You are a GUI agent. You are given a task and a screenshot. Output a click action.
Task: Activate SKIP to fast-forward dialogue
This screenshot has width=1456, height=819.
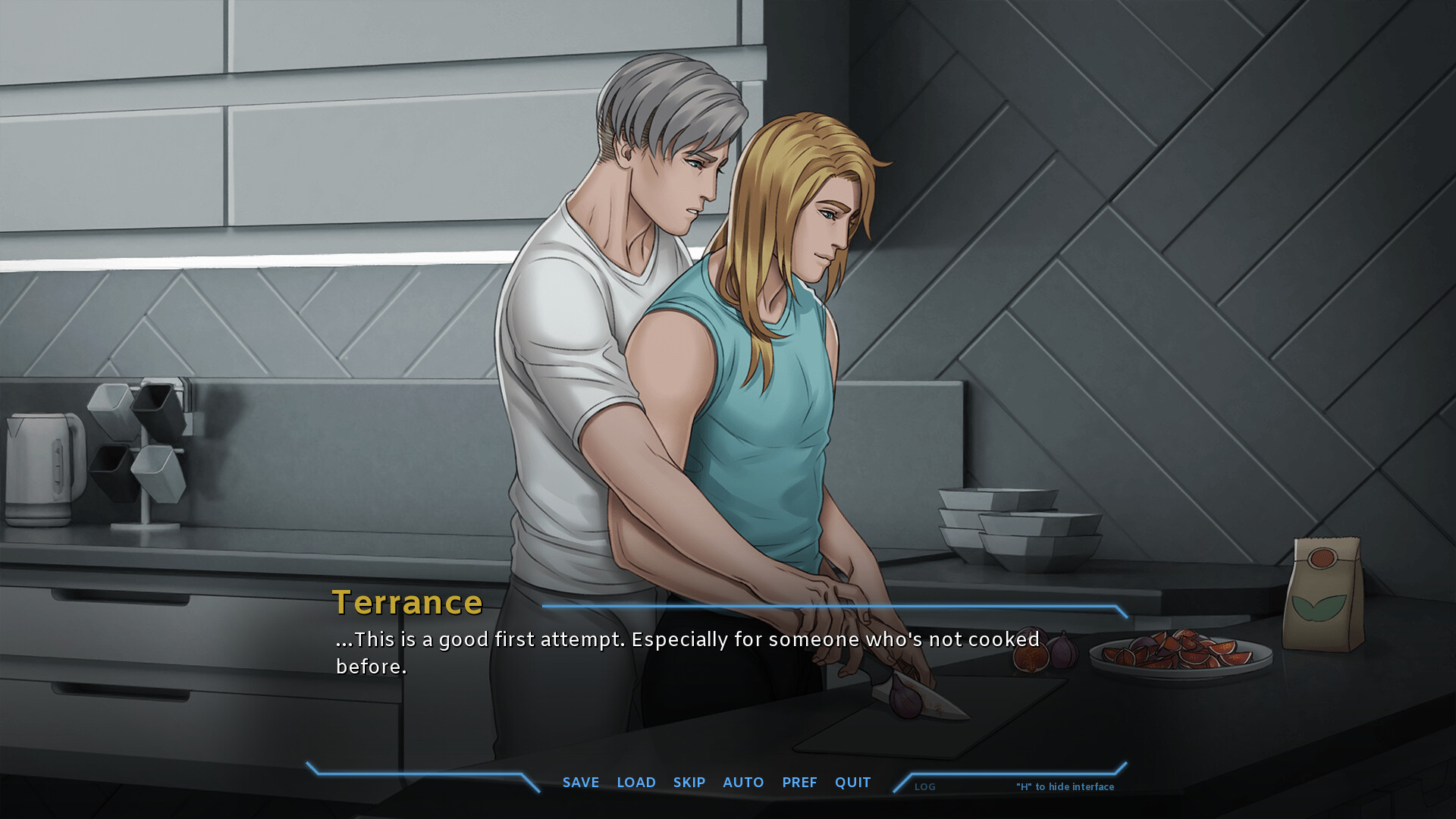tap(689, 782)
